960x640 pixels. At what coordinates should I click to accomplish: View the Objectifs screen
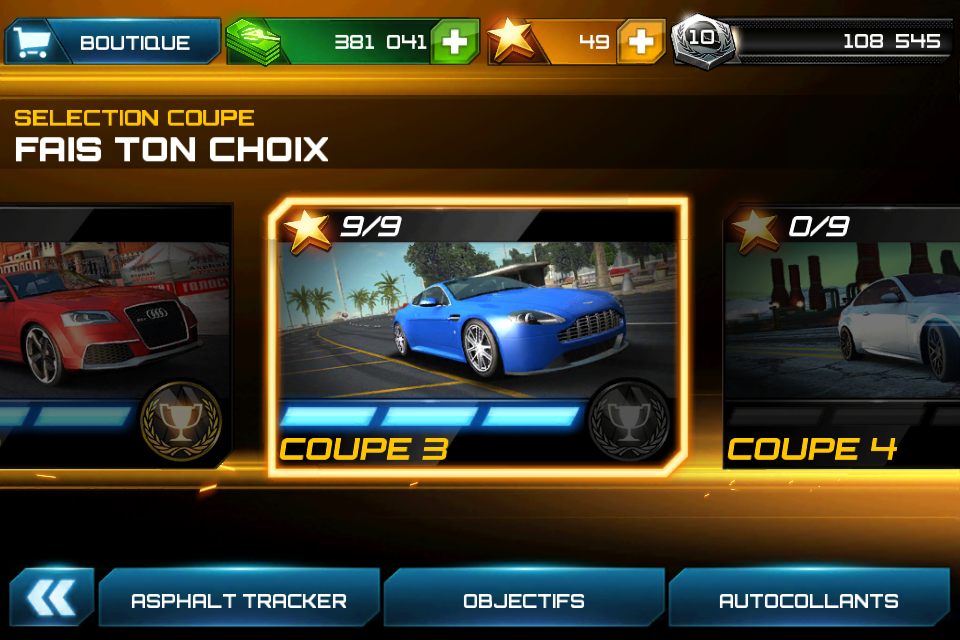(x=524, y=600)
